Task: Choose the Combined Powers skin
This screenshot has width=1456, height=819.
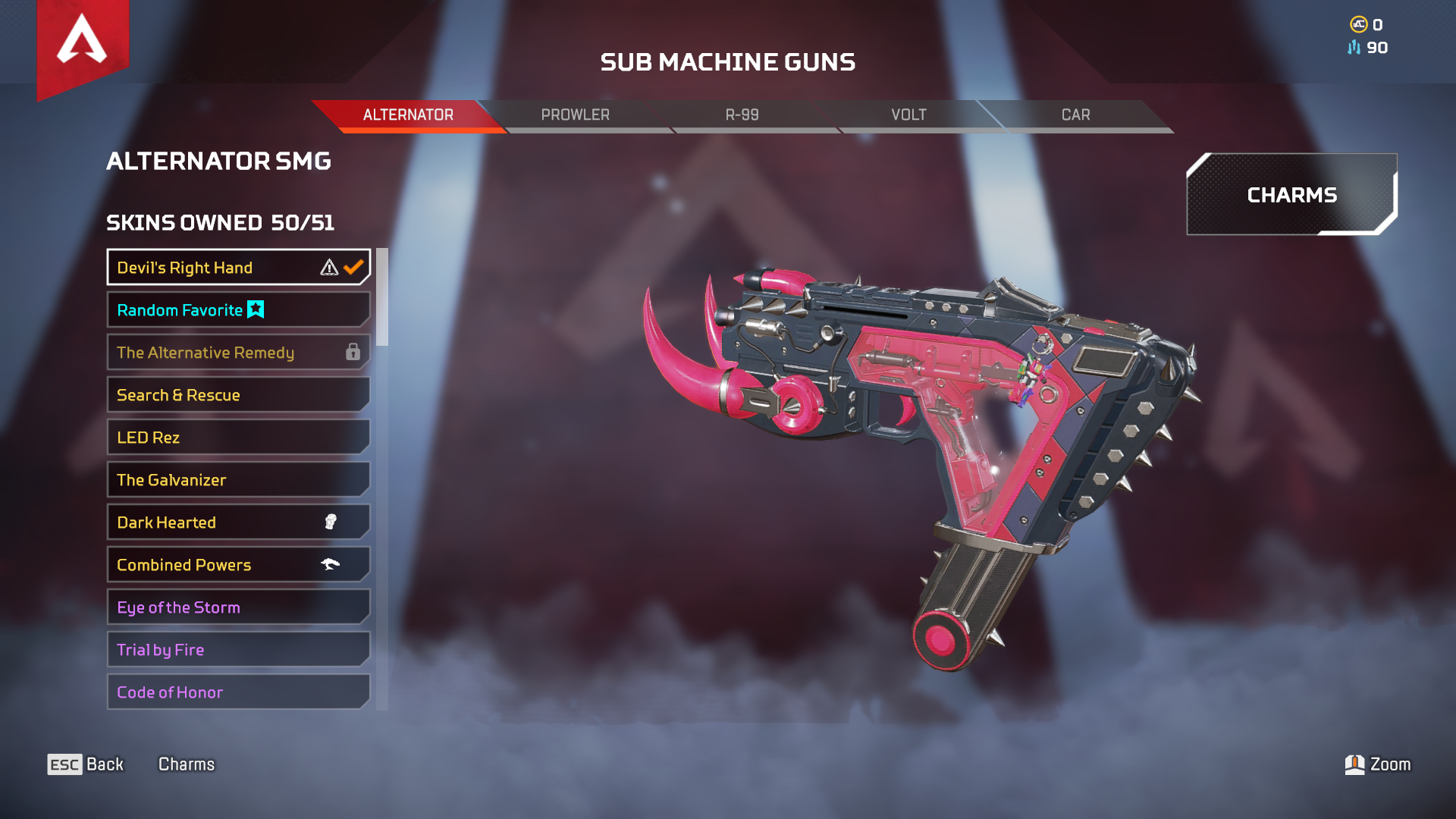Action: (x=238, y=565)
